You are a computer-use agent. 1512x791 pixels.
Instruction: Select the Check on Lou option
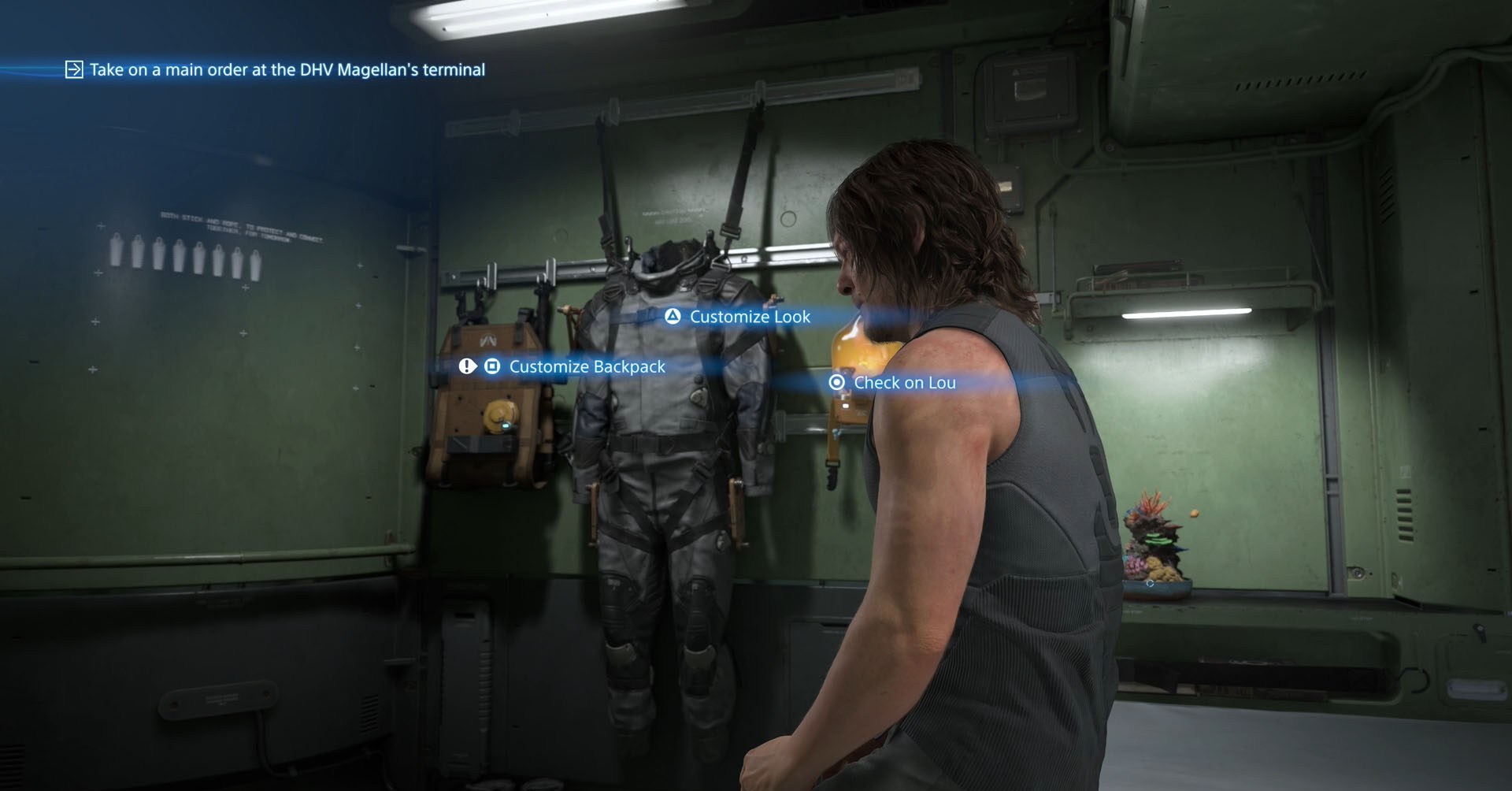(904, 383)
